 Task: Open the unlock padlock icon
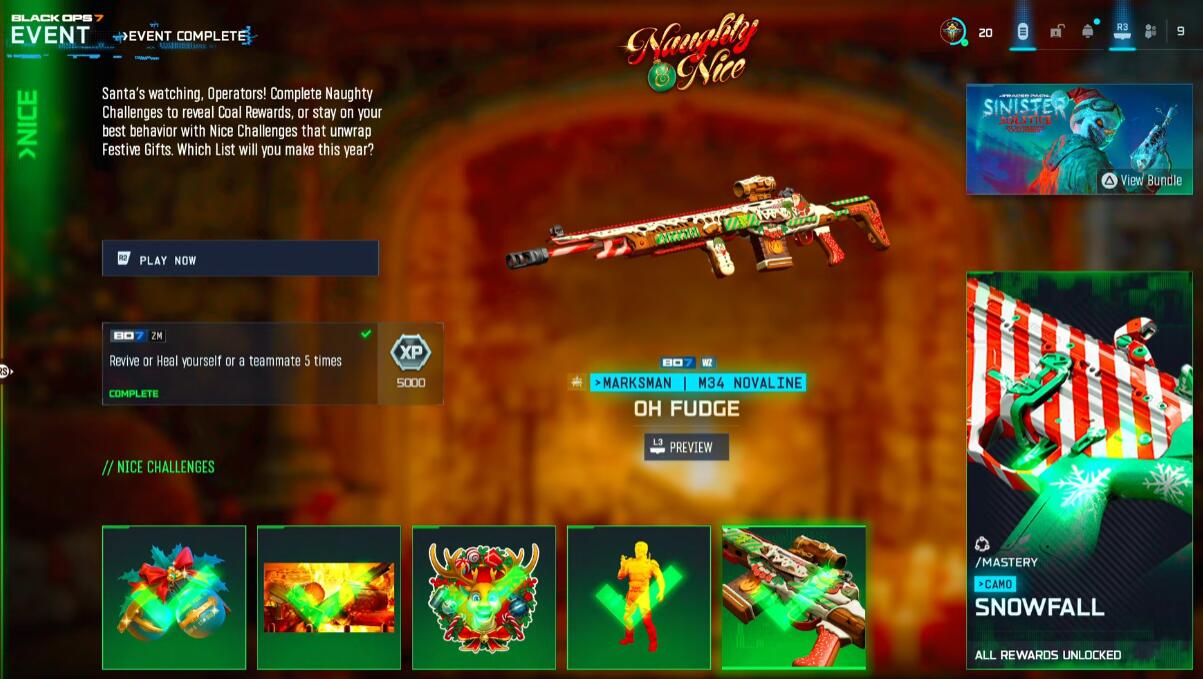[1056, 32]
